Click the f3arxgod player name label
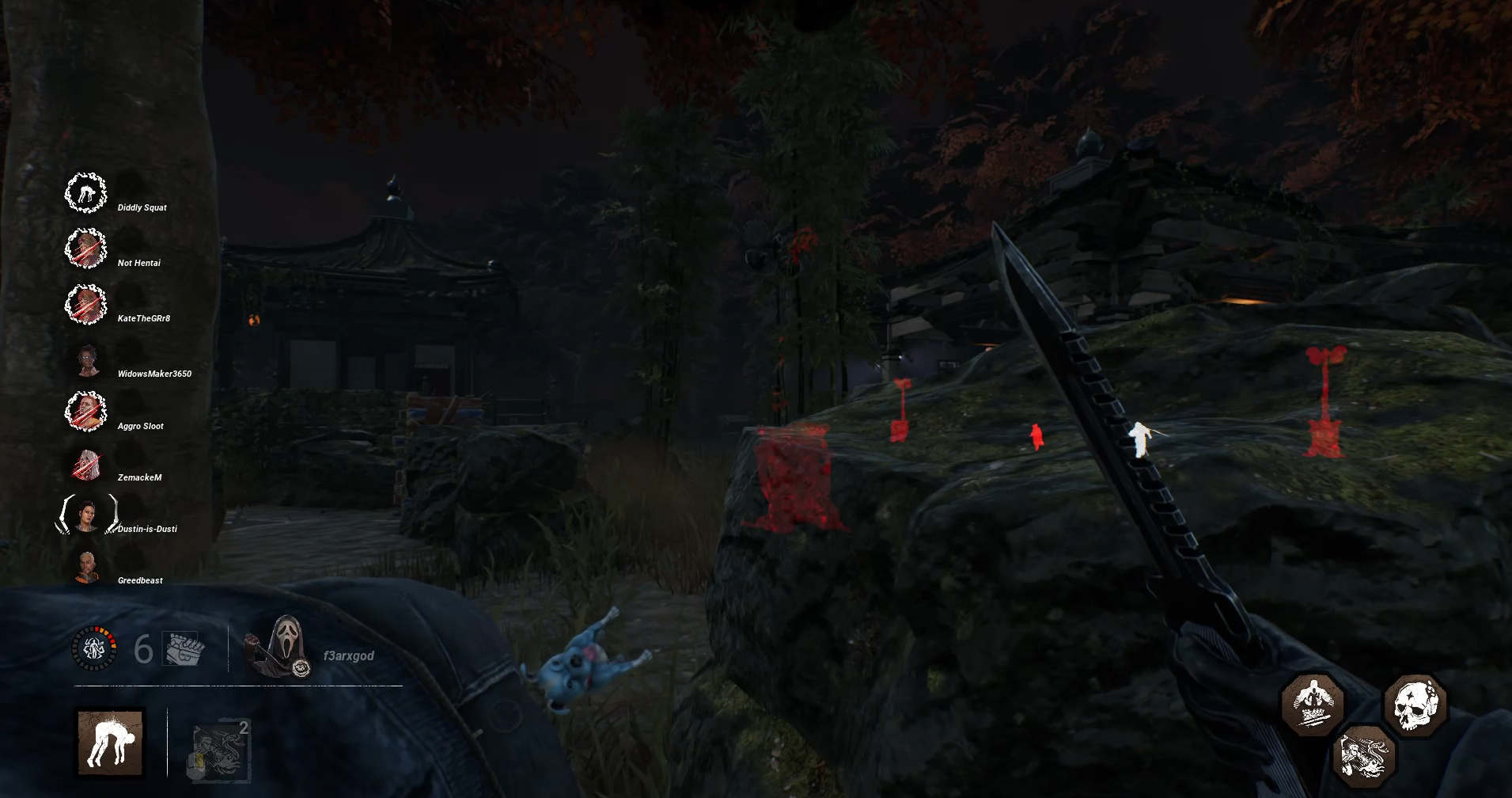The image size is (1512, 798). click(x=348, y=655)
